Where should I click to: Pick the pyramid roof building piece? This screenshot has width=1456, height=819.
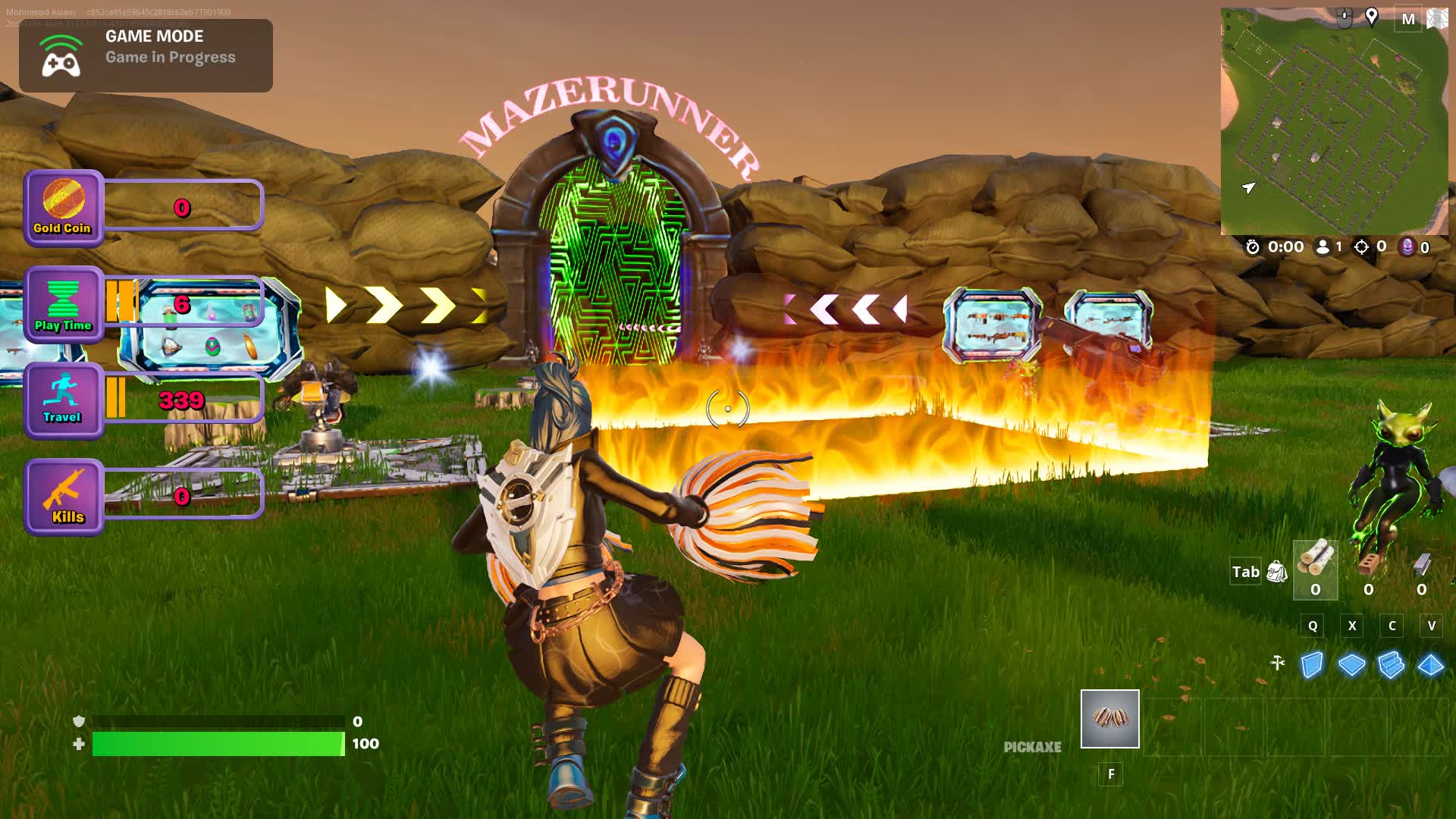[x=1430, y=665]
